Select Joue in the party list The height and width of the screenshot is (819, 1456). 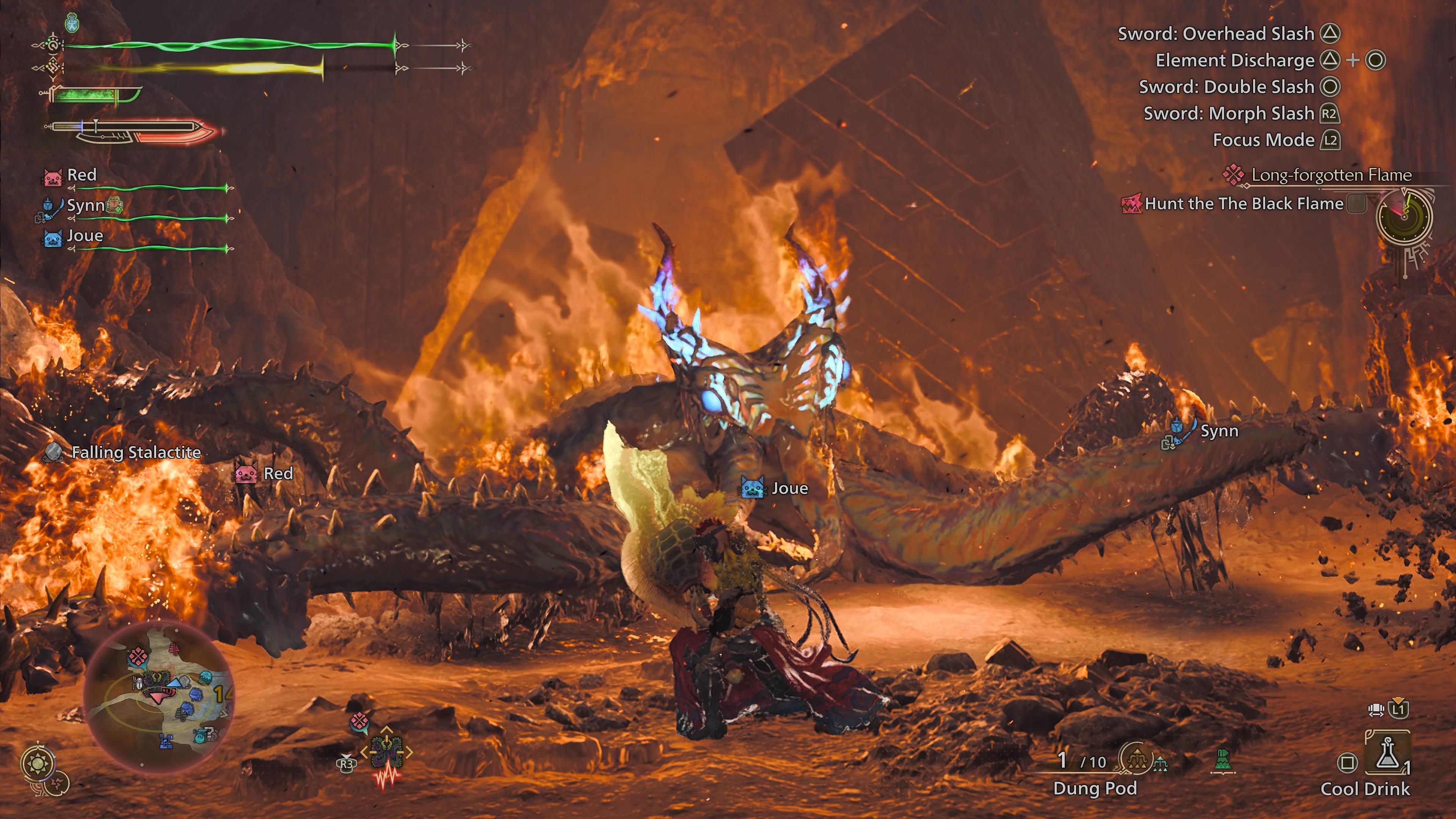(85, 236)
